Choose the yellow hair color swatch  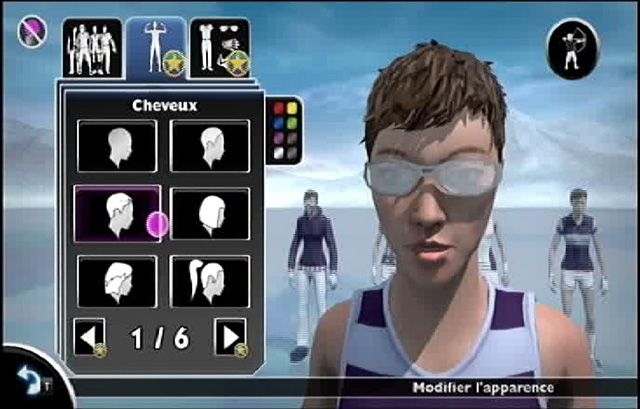click(x=292, y=109)
